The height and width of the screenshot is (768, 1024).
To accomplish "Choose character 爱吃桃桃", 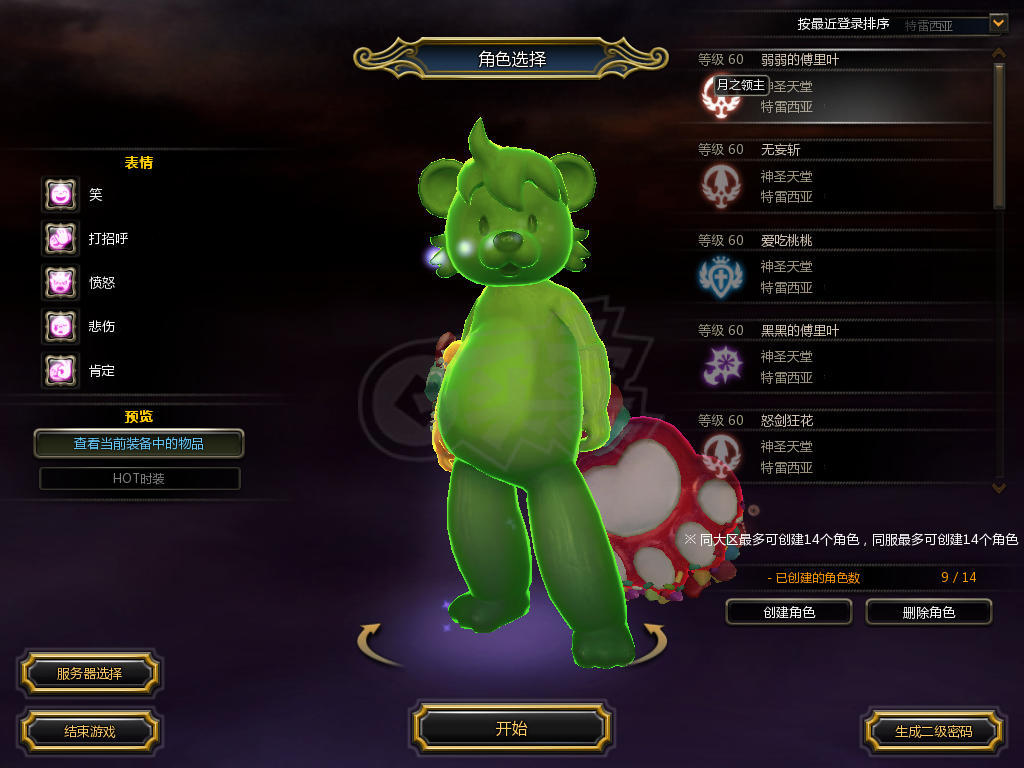I will pos(840,267).
